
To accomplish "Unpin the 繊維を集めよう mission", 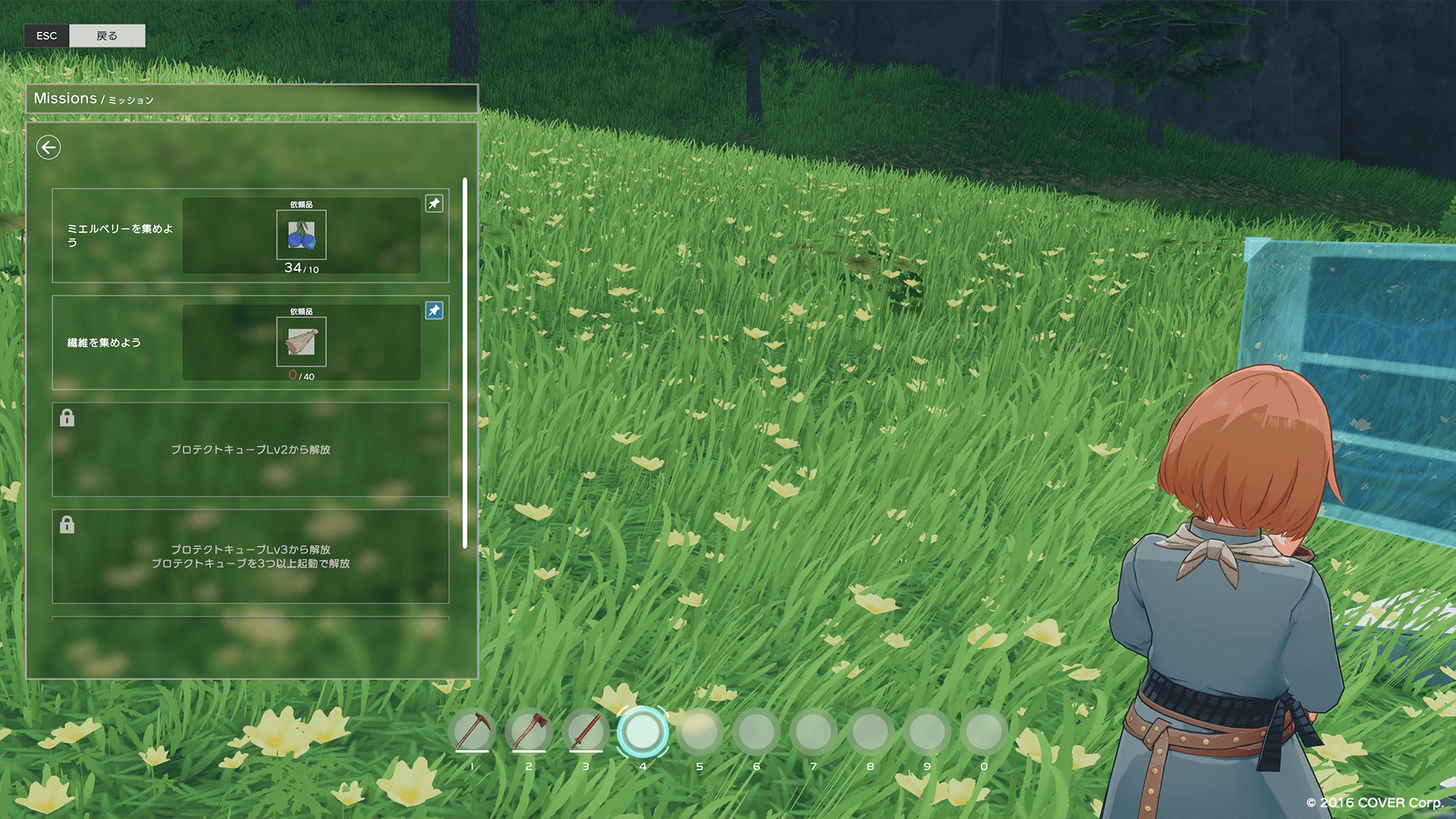I will tap(434, 310).
